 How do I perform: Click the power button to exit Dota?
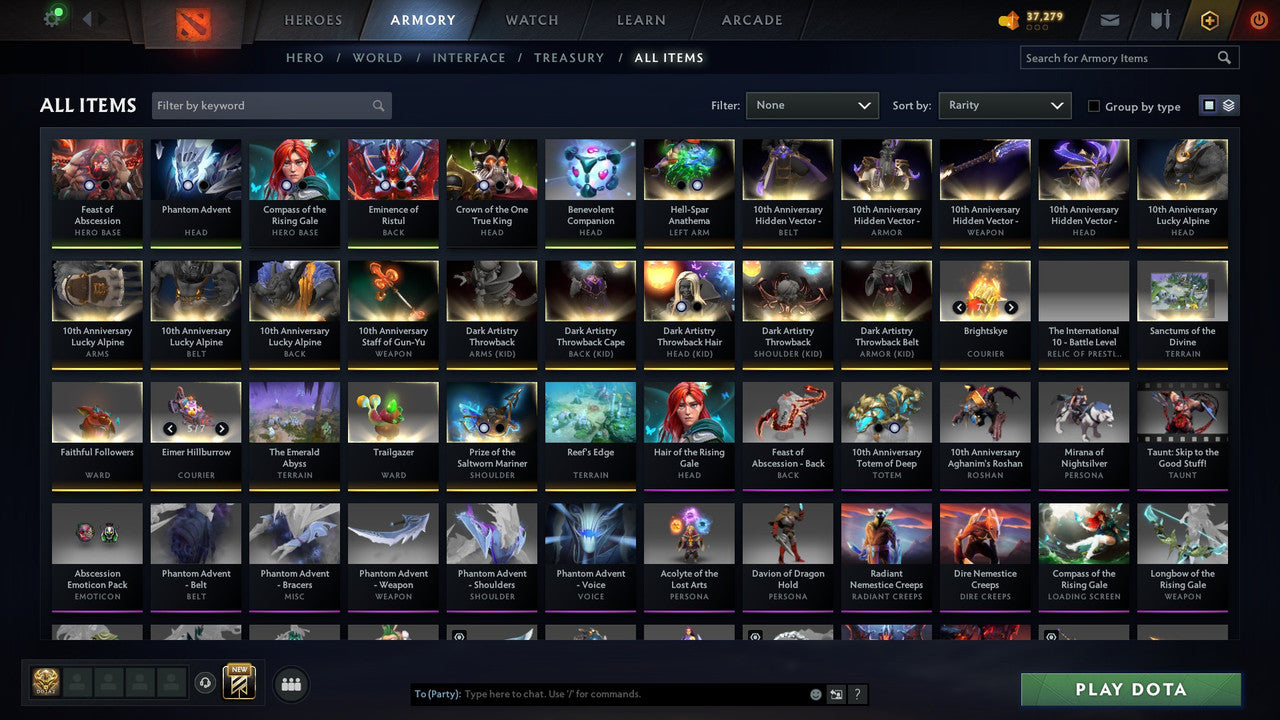point(1257,18)
